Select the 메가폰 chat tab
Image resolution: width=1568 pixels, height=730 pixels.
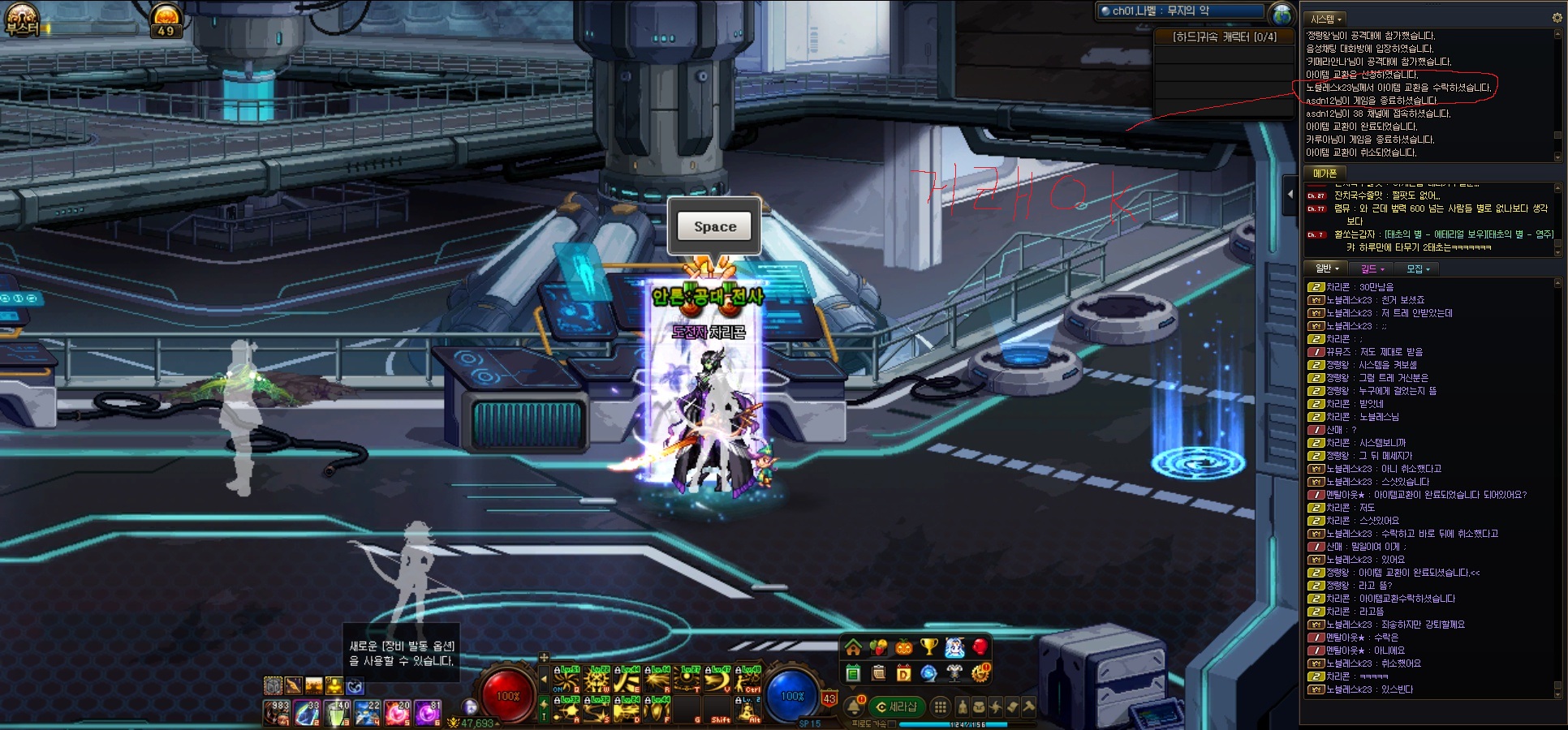1325,173
